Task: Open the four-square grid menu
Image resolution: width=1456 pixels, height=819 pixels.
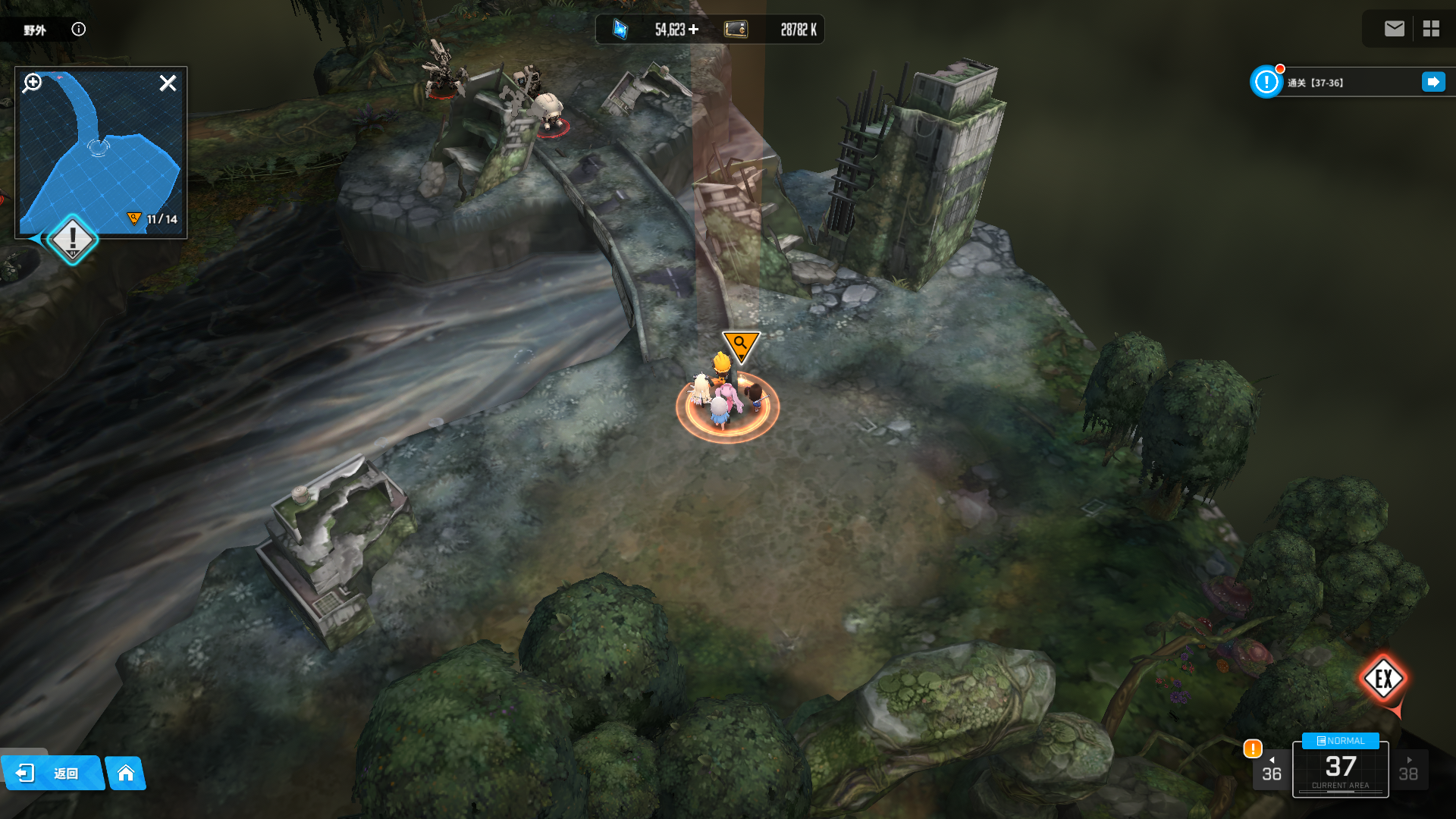Action: coord(1431,29)
